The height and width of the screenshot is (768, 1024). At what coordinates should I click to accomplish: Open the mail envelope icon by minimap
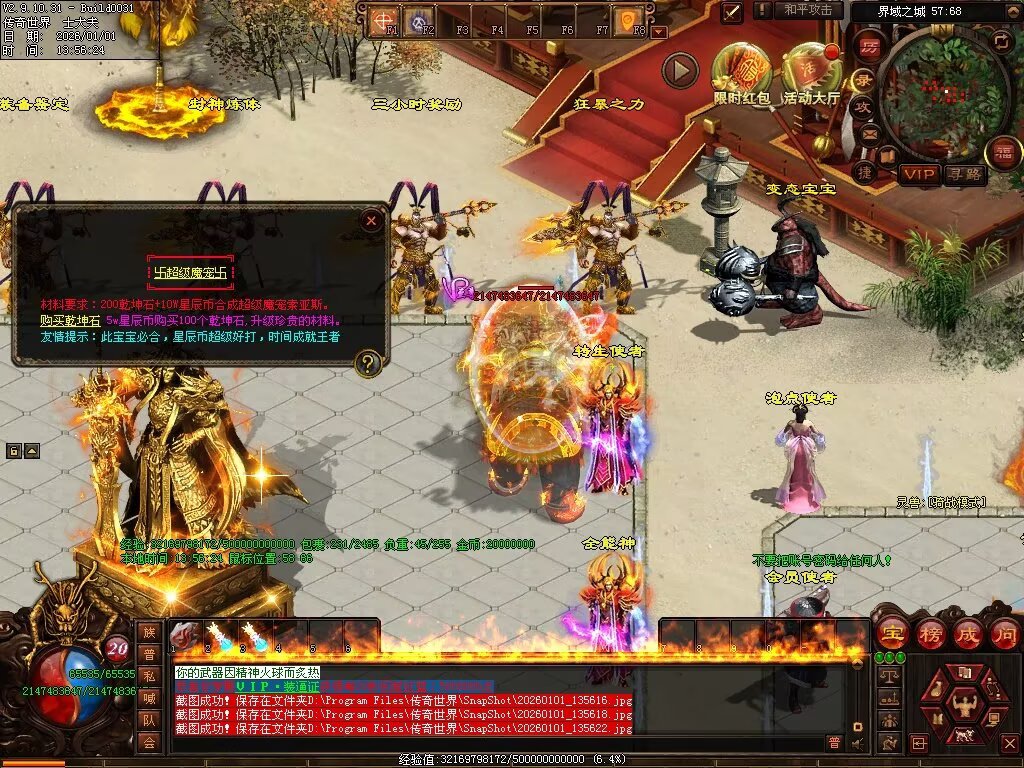(x=869, y=133)
